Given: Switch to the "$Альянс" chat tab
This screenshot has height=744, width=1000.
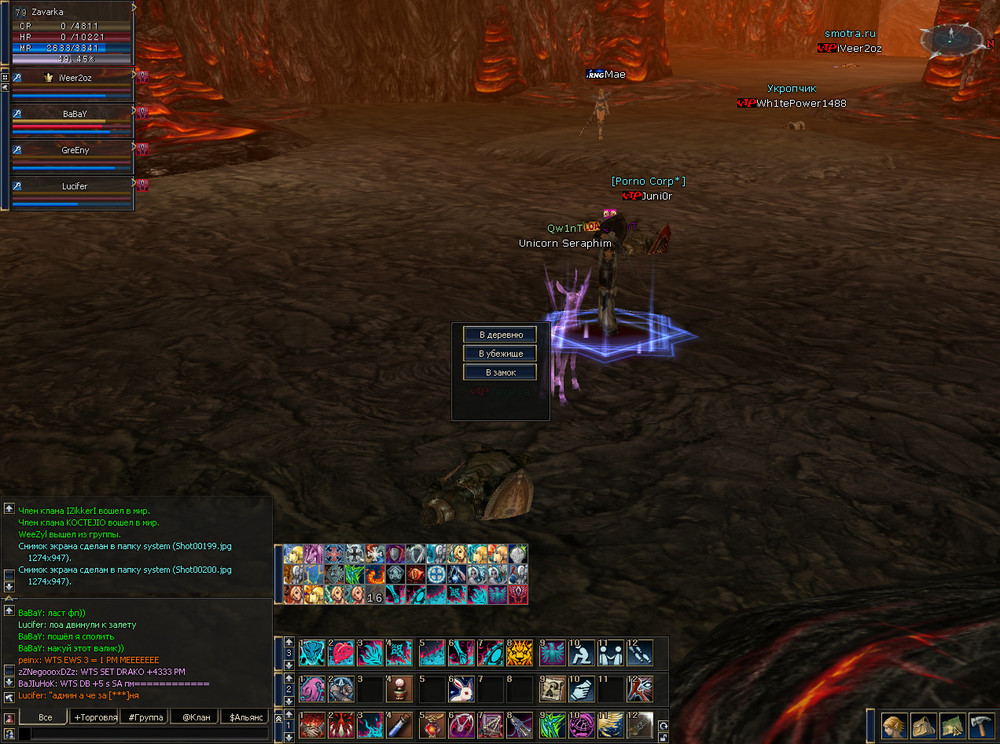Looking at the screenshot, I should (x=246, y=717).
